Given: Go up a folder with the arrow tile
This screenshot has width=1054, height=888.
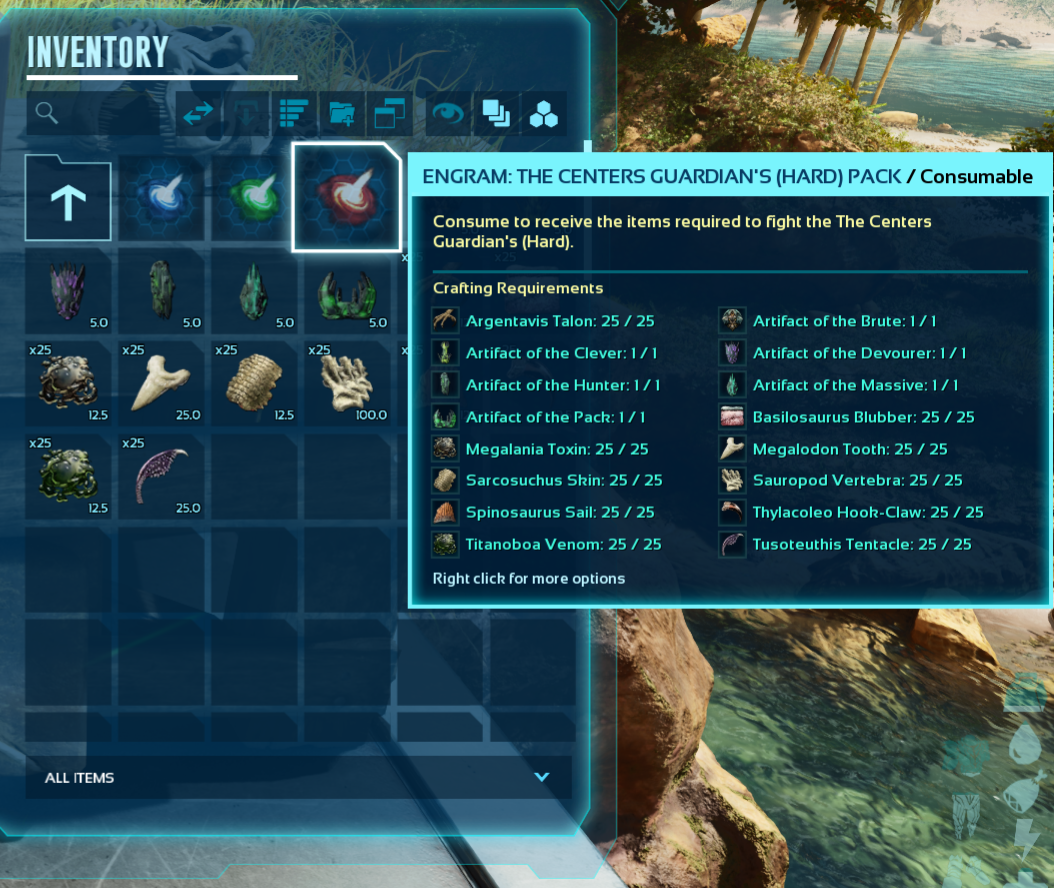Looking at the screenshot, I should point(67,198).
